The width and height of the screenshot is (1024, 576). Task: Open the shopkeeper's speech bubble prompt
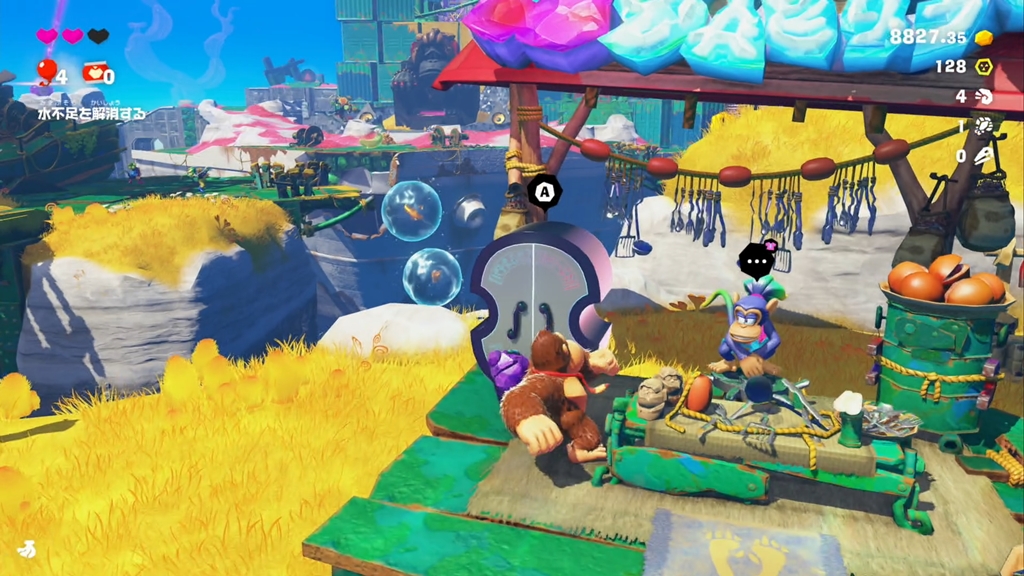click(x=757, y=260)
